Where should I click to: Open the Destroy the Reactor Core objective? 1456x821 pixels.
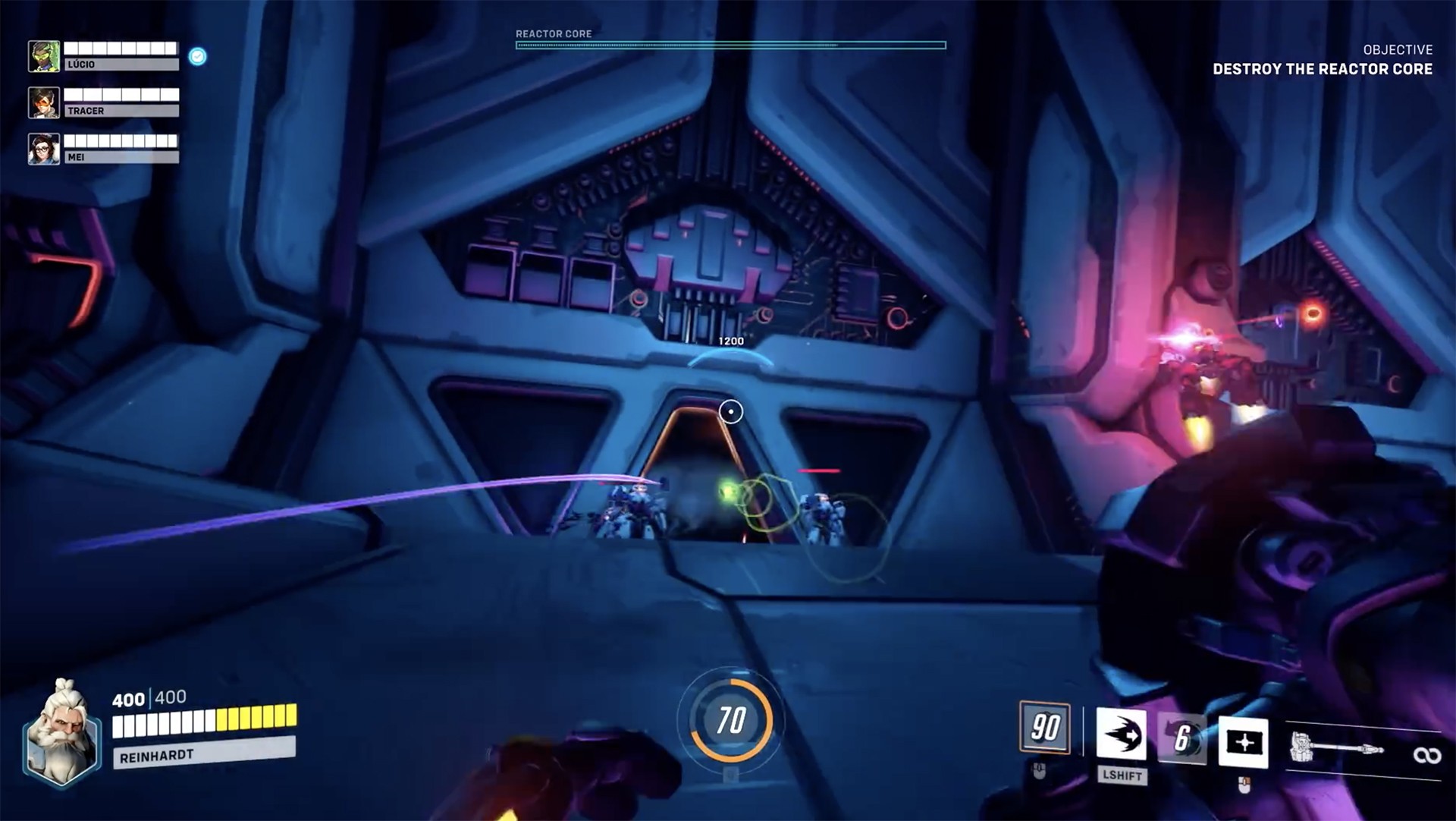point(1322,69)
